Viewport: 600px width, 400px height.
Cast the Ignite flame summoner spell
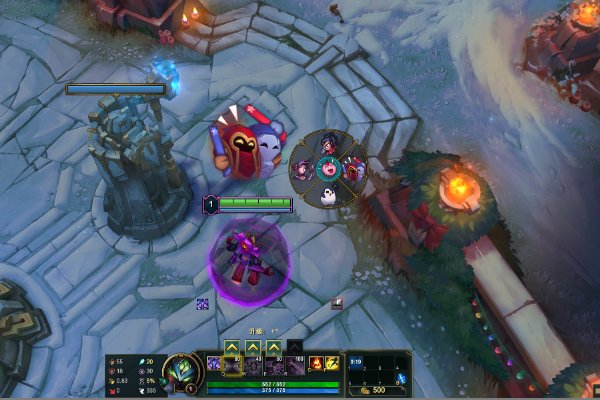pos(316,363)
